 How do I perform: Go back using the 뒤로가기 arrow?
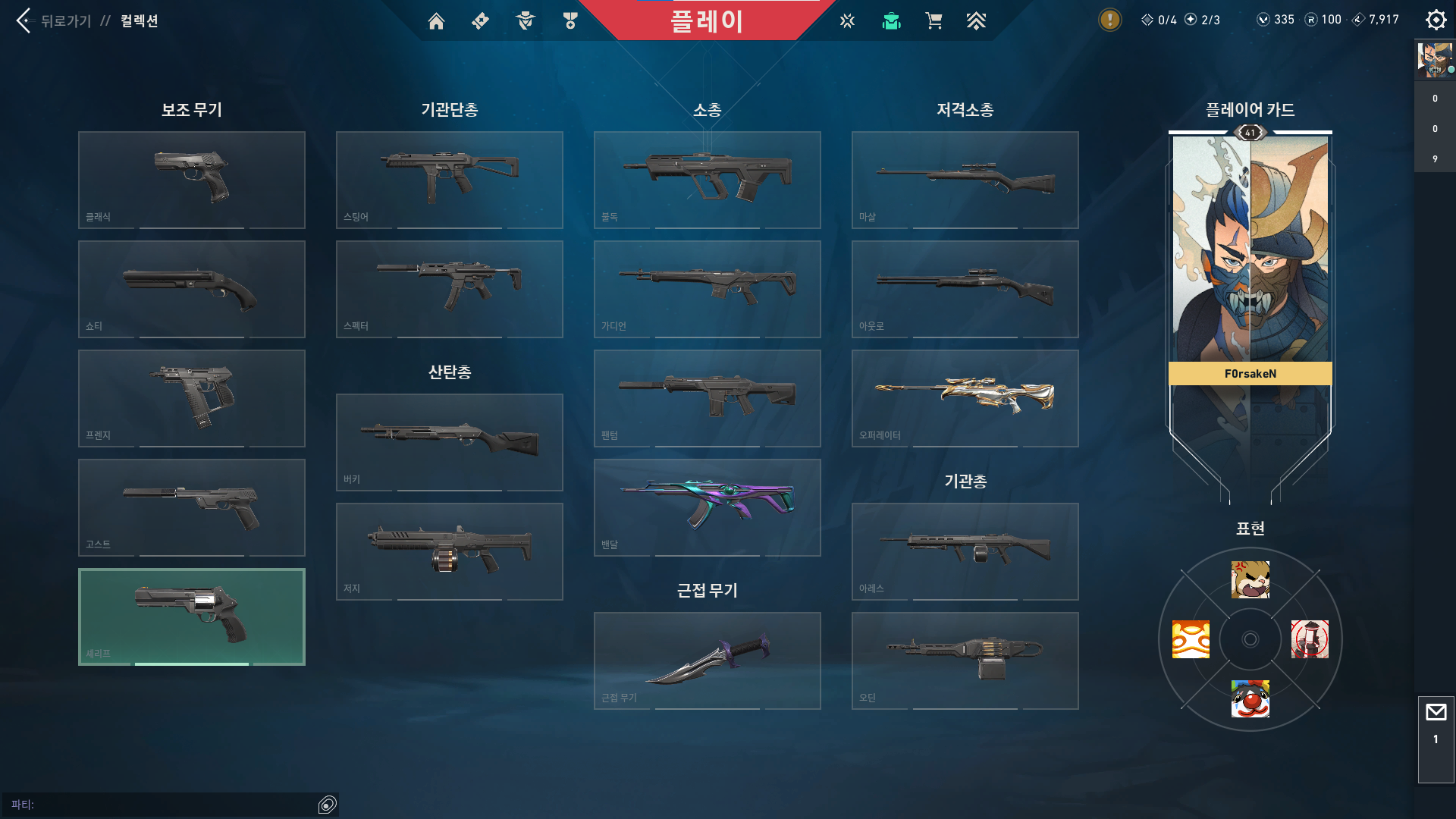pyautogui.click(x=24, y=20)
